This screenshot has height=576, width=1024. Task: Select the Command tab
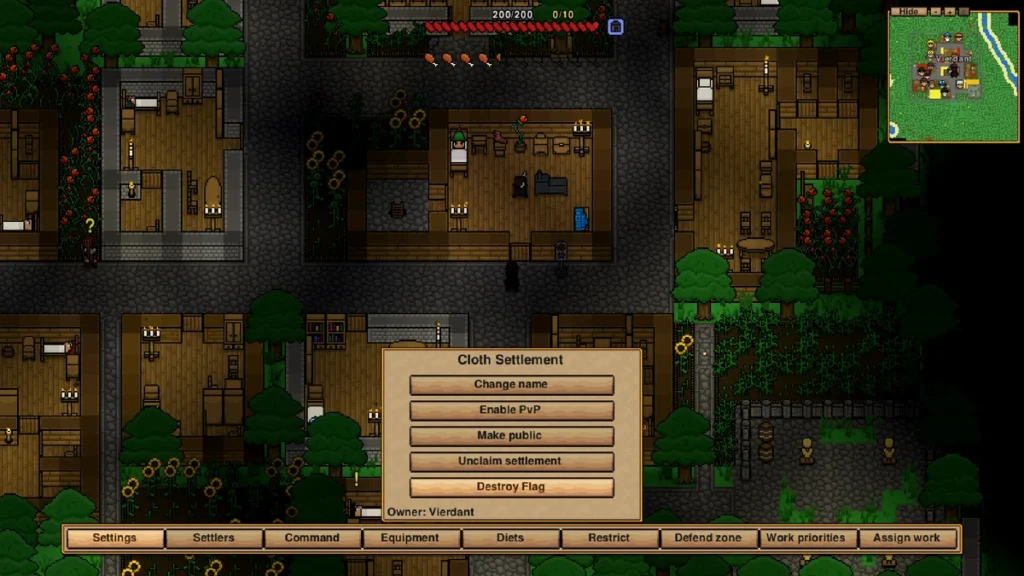click(x=312, y=538)
